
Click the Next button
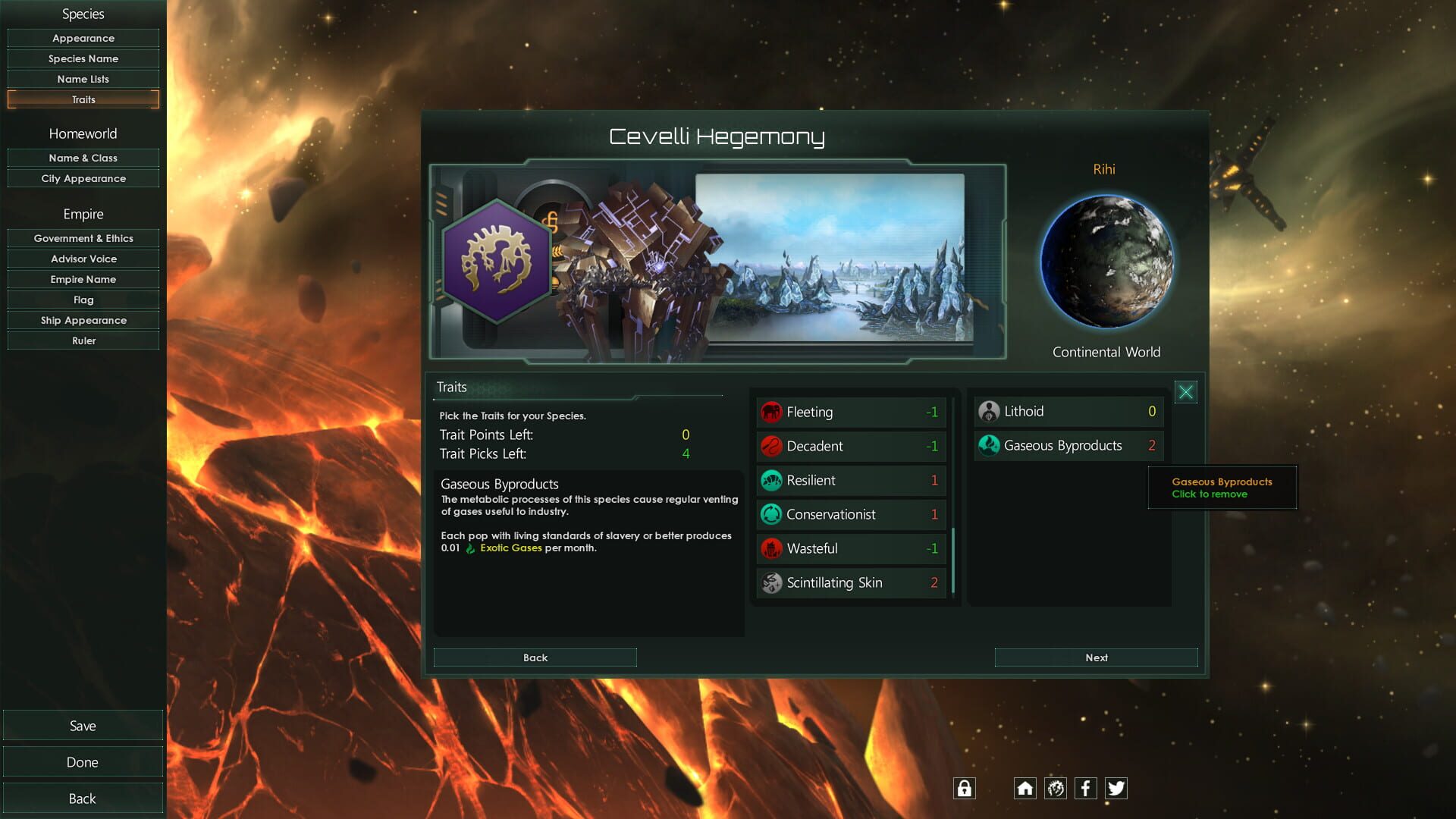[x=1096, y=657]
